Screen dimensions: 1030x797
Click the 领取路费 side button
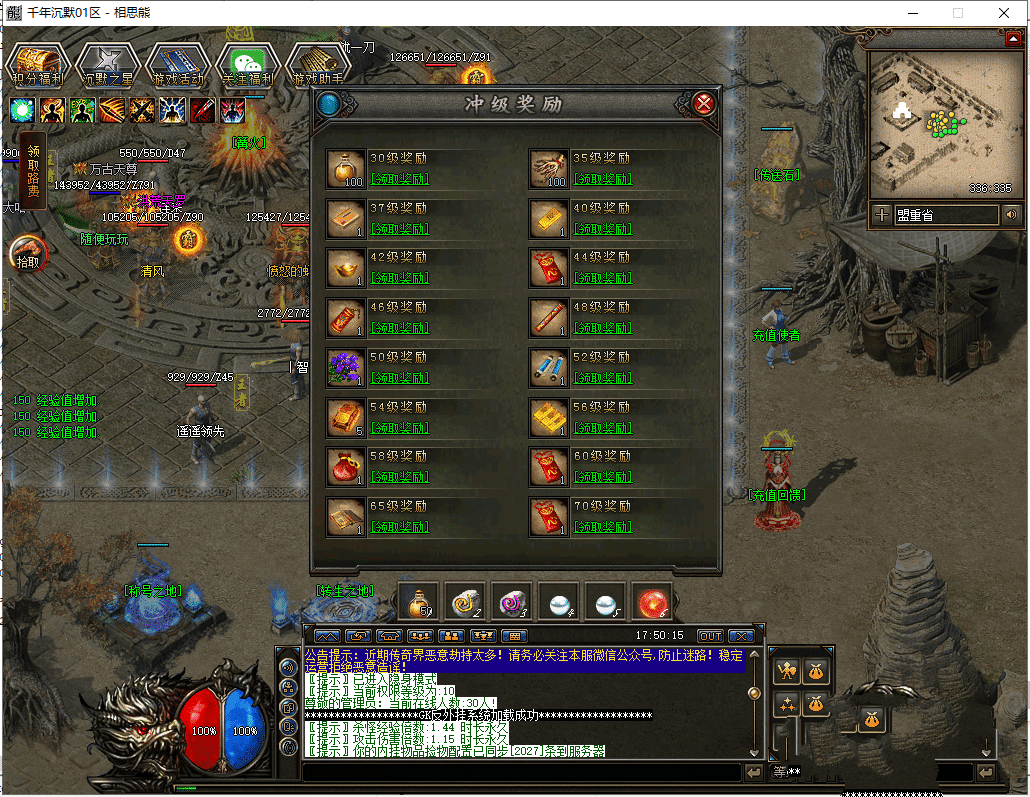pyautogui.click(x=33, y=170)
